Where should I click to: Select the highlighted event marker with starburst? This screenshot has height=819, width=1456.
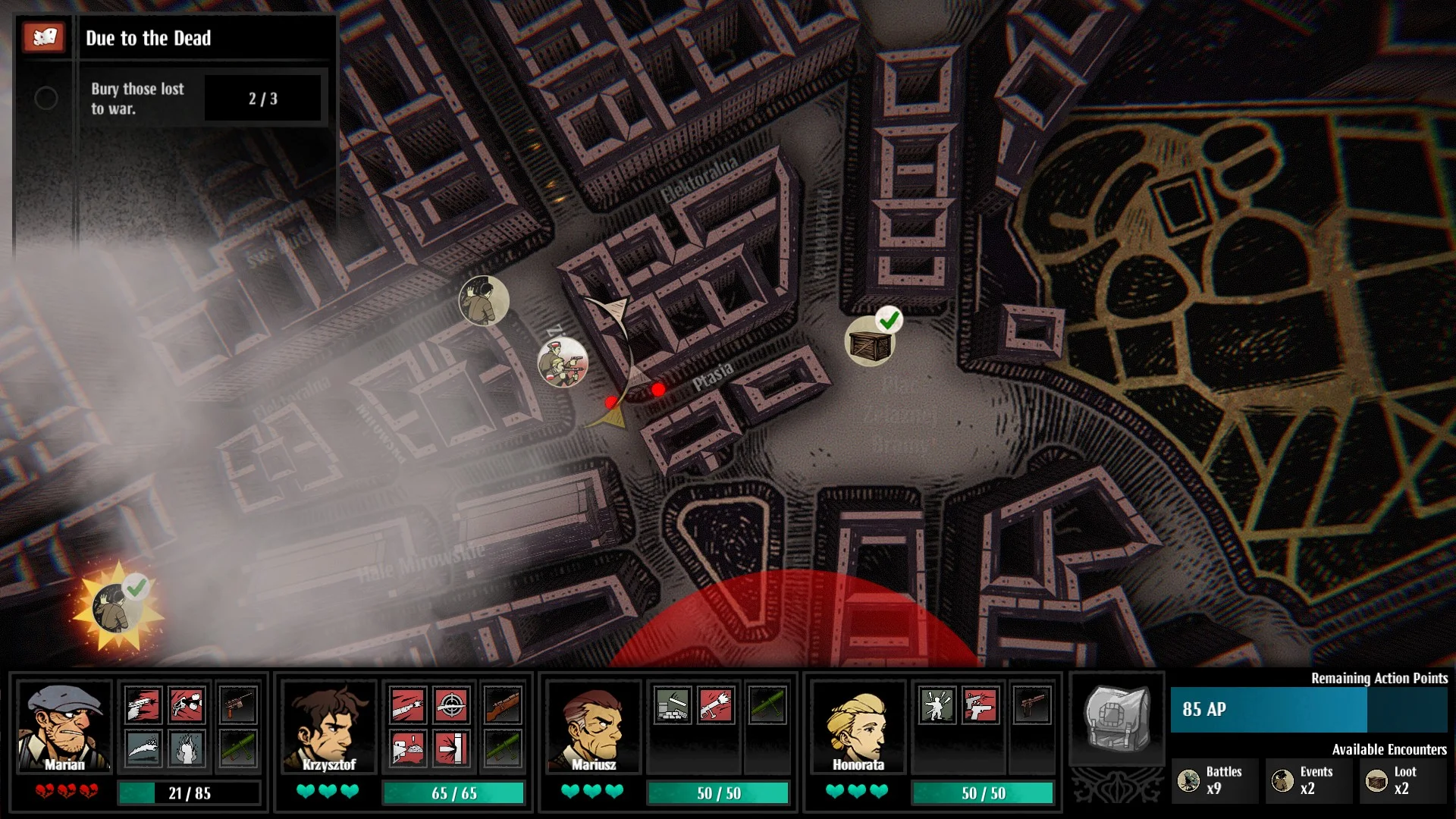coord(115,608)
